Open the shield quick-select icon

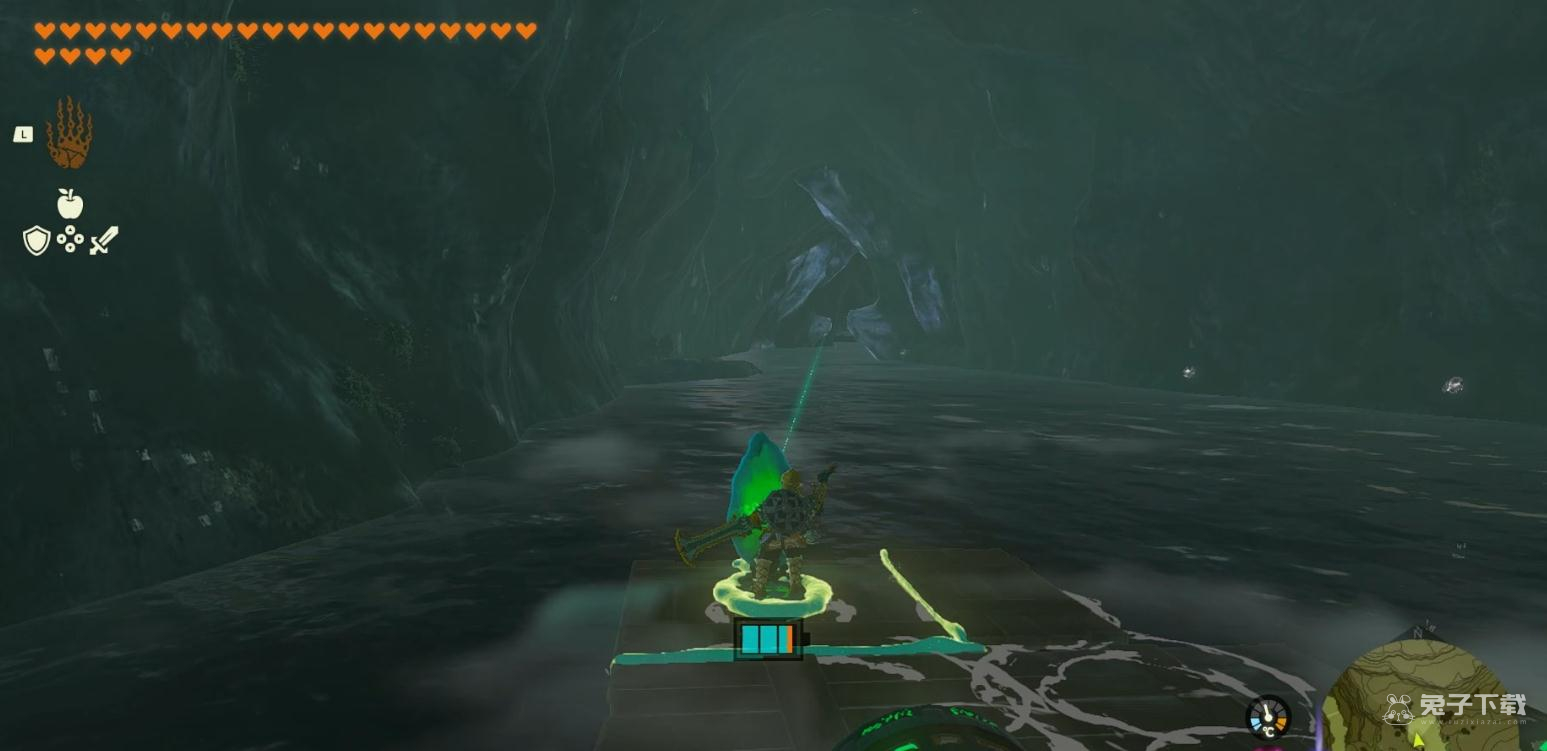click(x=36, y=240)
